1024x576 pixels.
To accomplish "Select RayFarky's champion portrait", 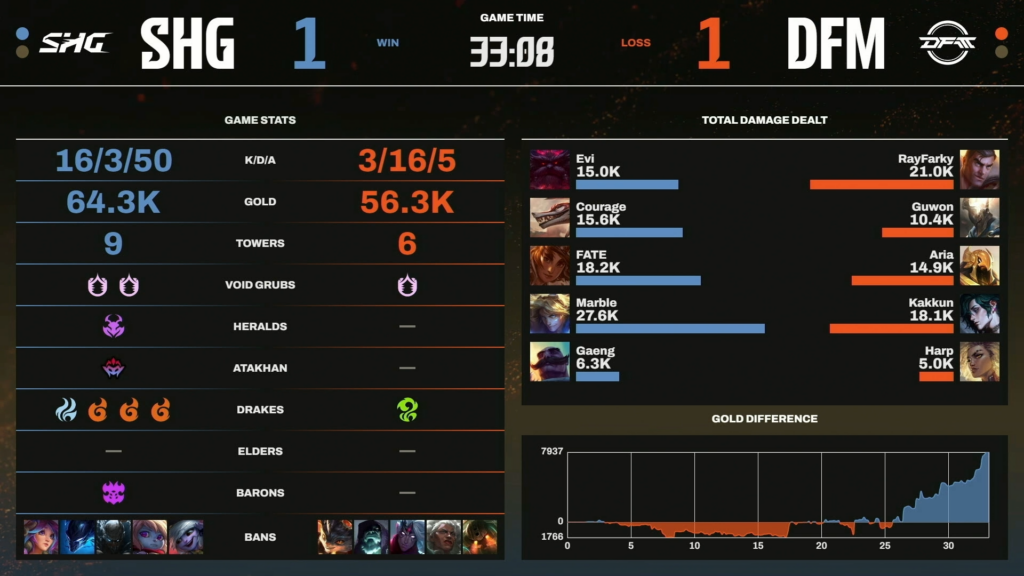I will point(979,170).
